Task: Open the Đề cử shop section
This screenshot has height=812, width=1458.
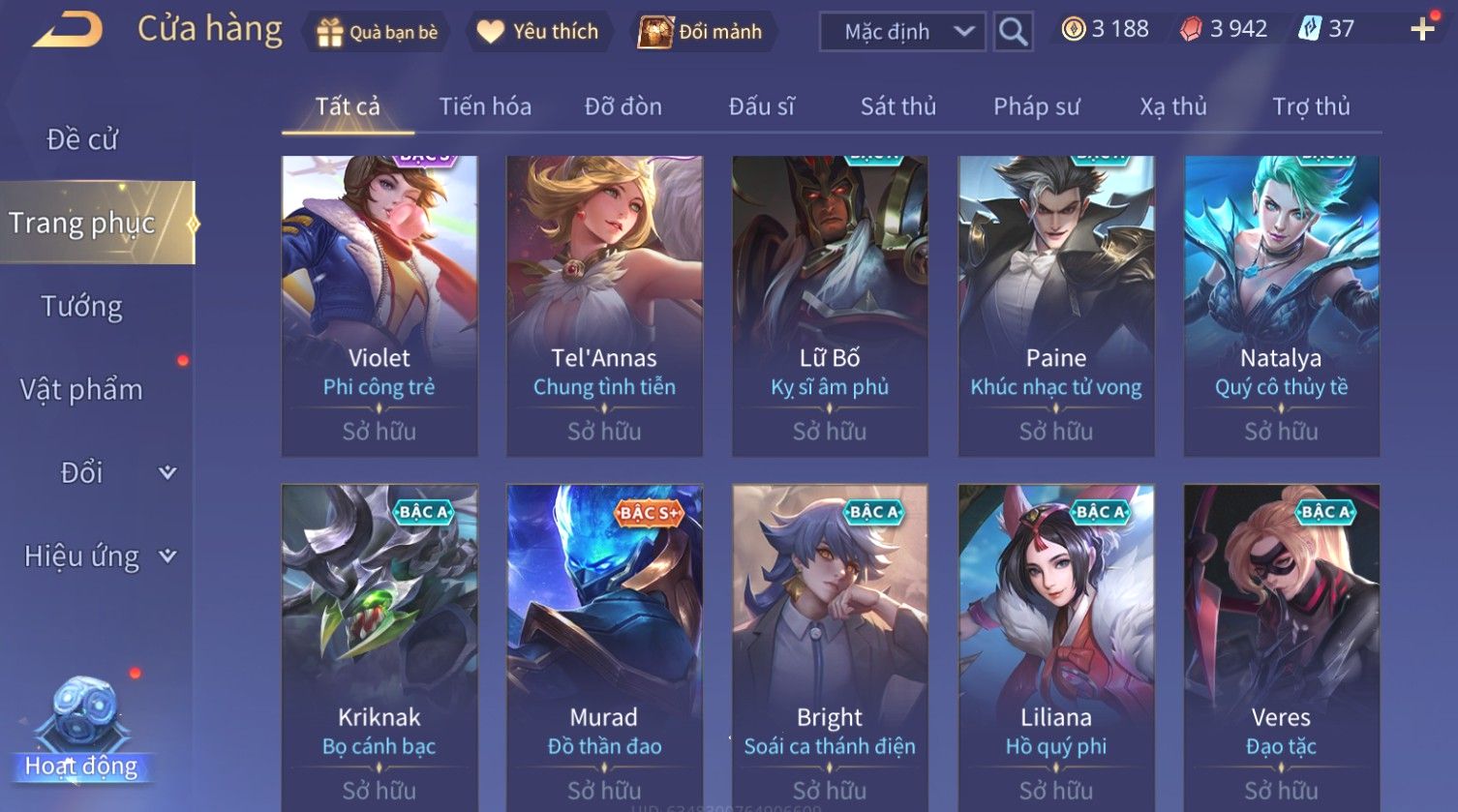Action: [82, 139]
